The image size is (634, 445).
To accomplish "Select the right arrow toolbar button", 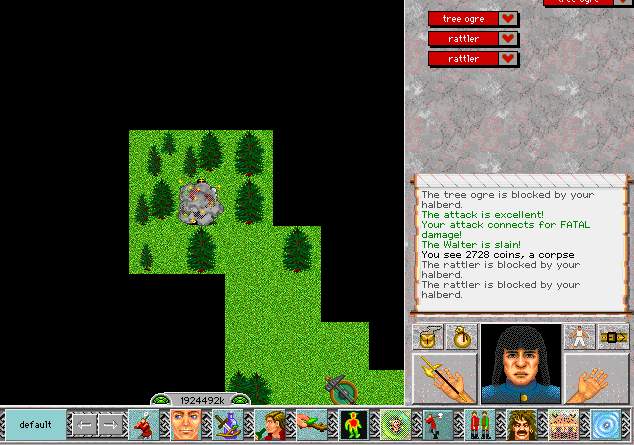I will pyautogui.click(x=109, y=425).
